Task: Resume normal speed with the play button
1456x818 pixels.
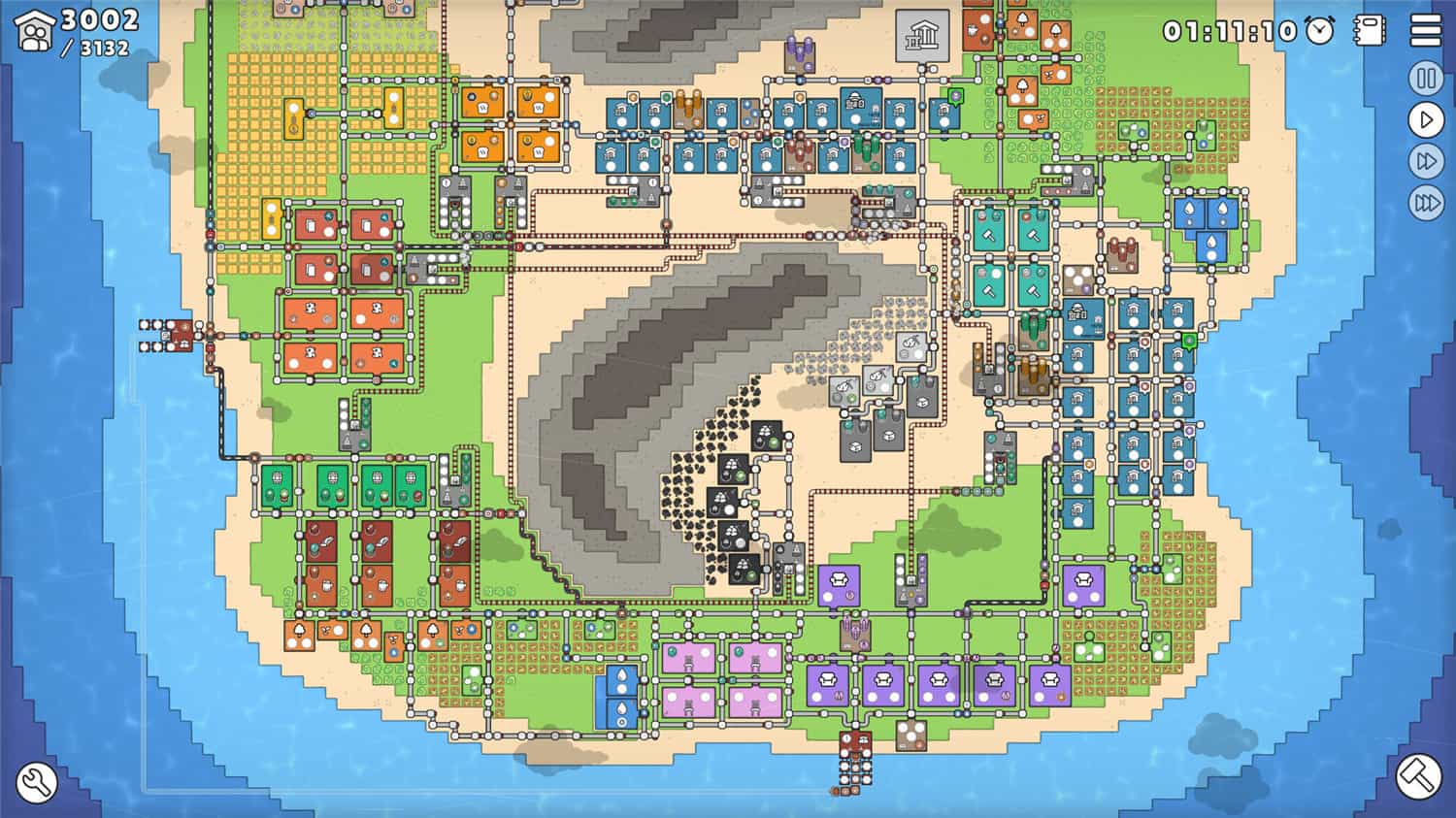Action: coord(1424,120)
